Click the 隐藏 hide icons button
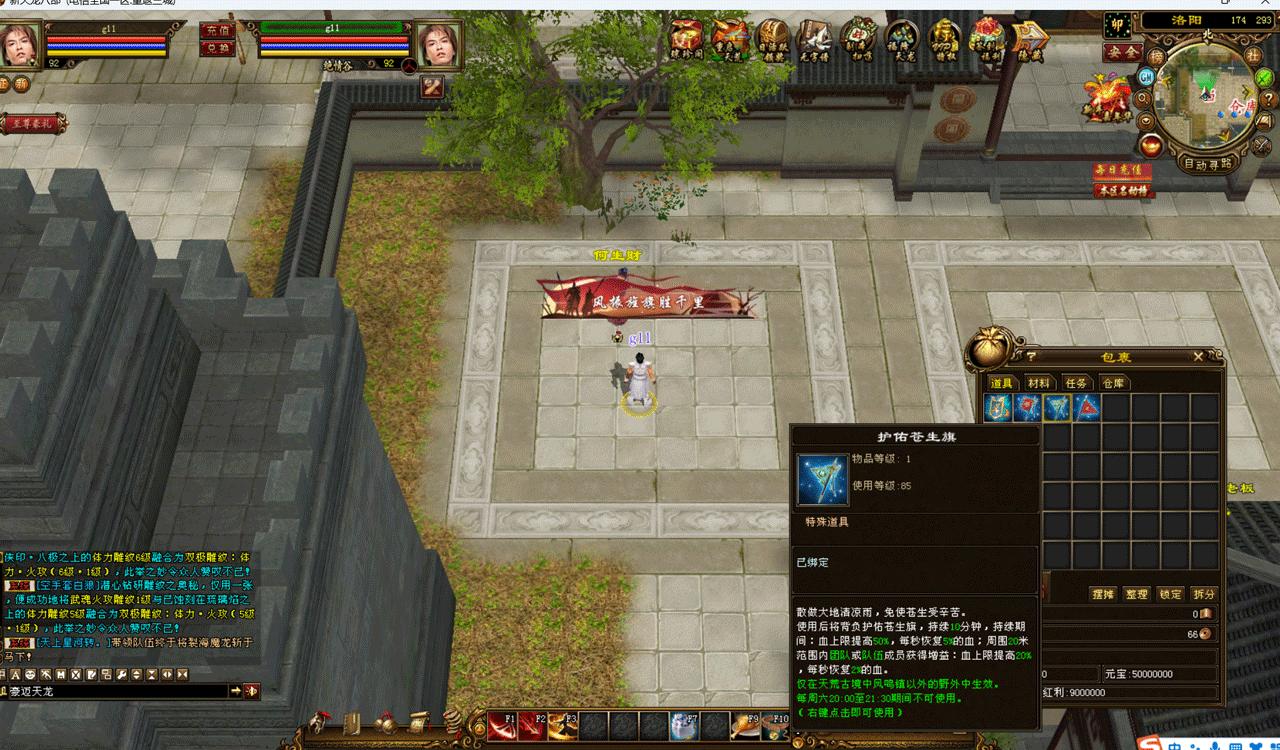Viewport: 1280px width, 750px height. coord(1030,40)
